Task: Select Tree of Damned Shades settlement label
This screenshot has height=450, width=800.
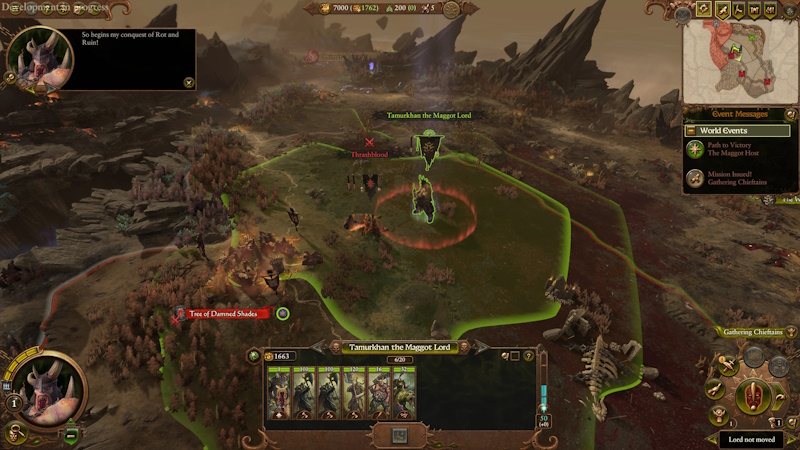Action: coord(228,314)
